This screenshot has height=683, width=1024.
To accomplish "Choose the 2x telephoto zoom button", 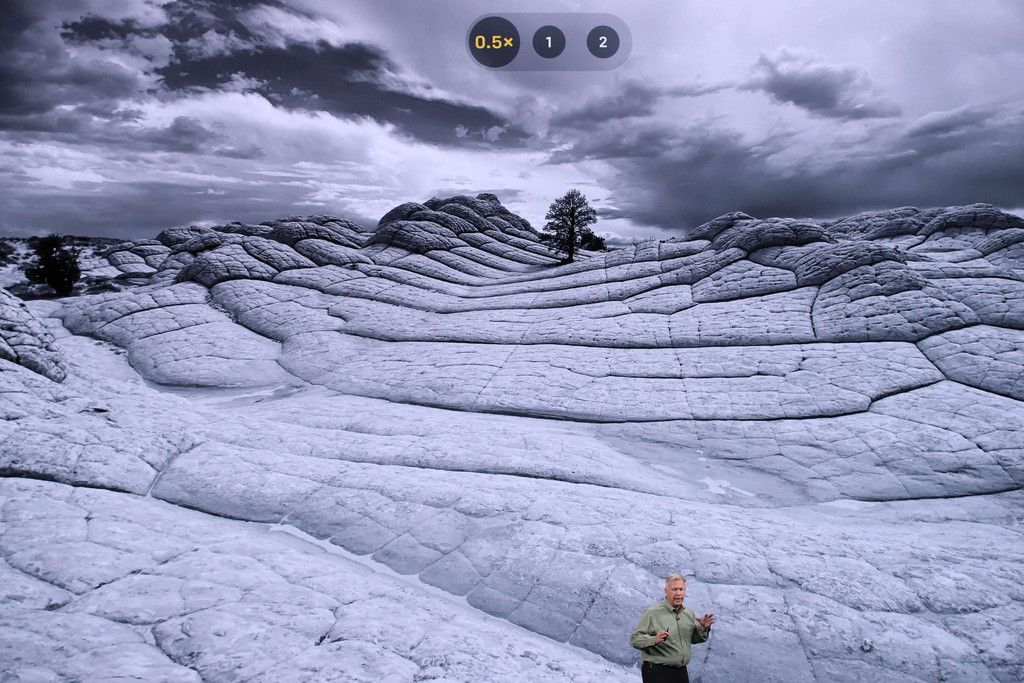I will coord(602,42).
